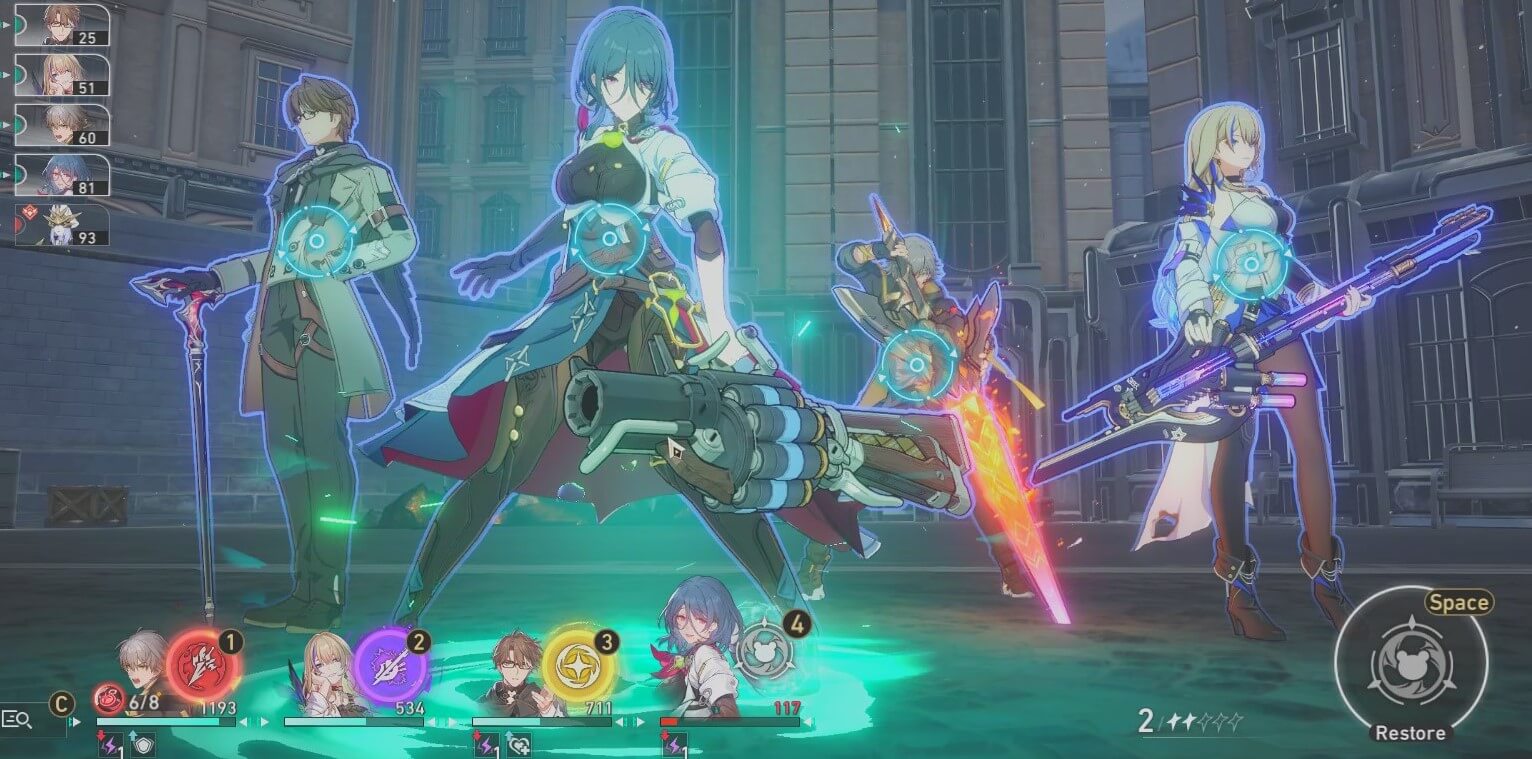Image resolution: width=1532 pixels, height=759 pixels.
Task: Expand the arrow next to the C badge
Action: click(74, 721)
